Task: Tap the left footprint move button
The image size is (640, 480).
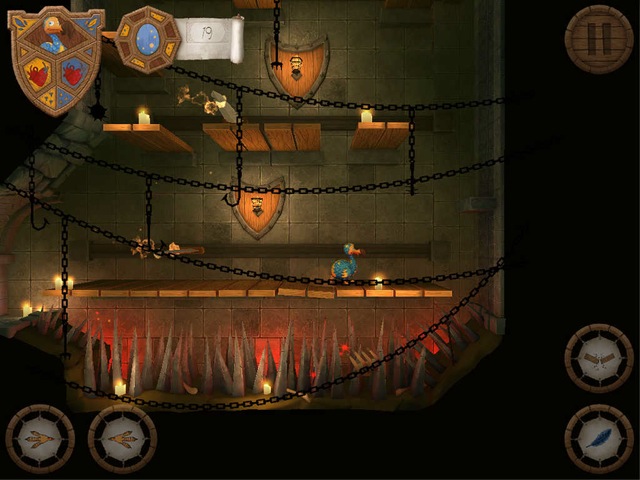Action: click(40, 438)
